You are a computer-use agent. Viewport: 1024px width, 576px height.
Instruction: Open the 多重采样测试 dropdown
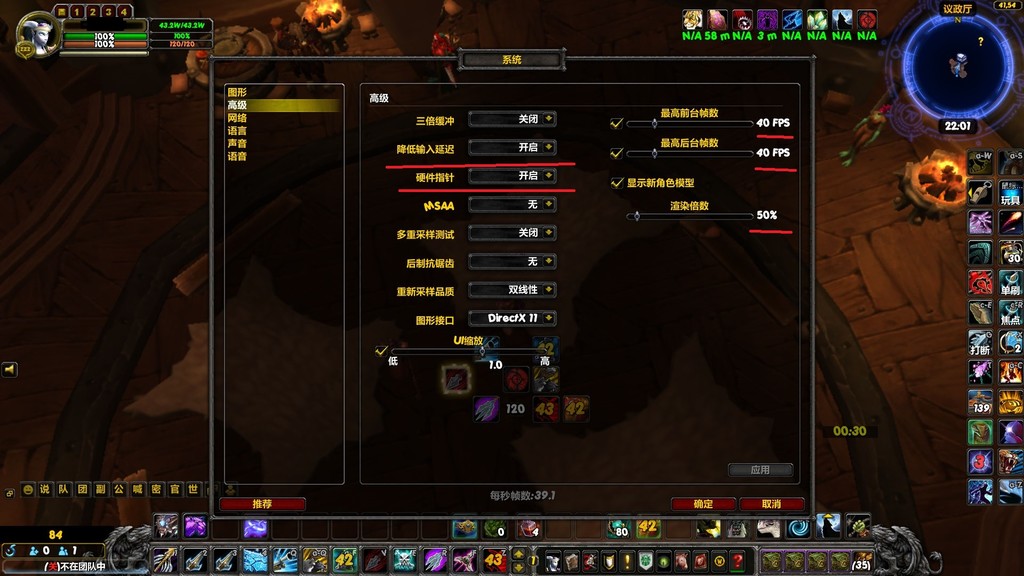coord(512,232)
